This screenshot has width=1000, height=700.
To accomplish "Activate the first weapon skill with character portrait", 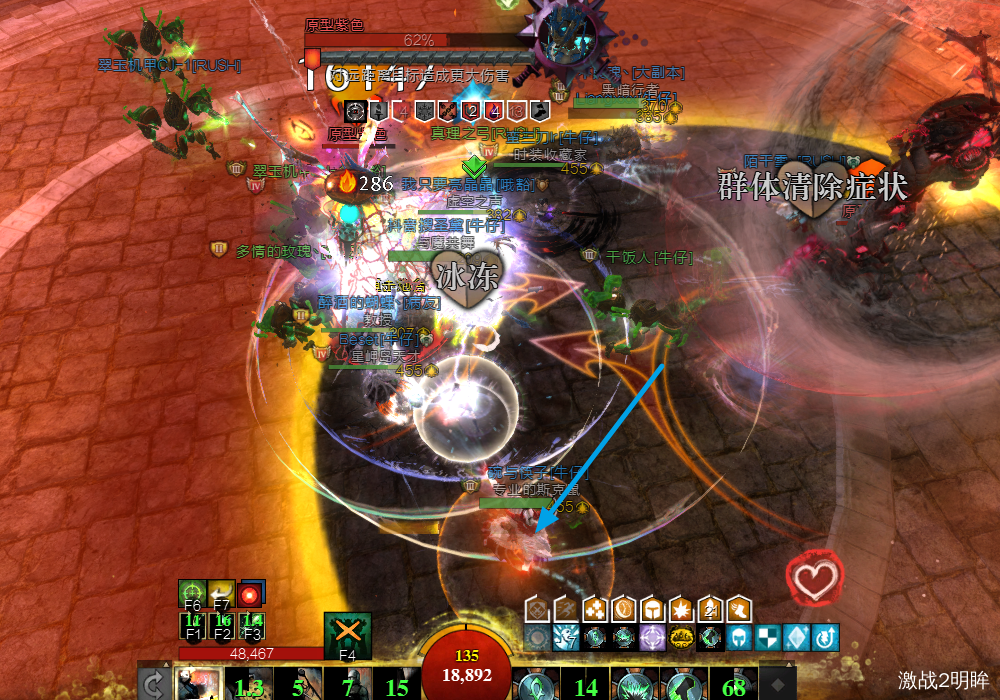I will [198, 685].
